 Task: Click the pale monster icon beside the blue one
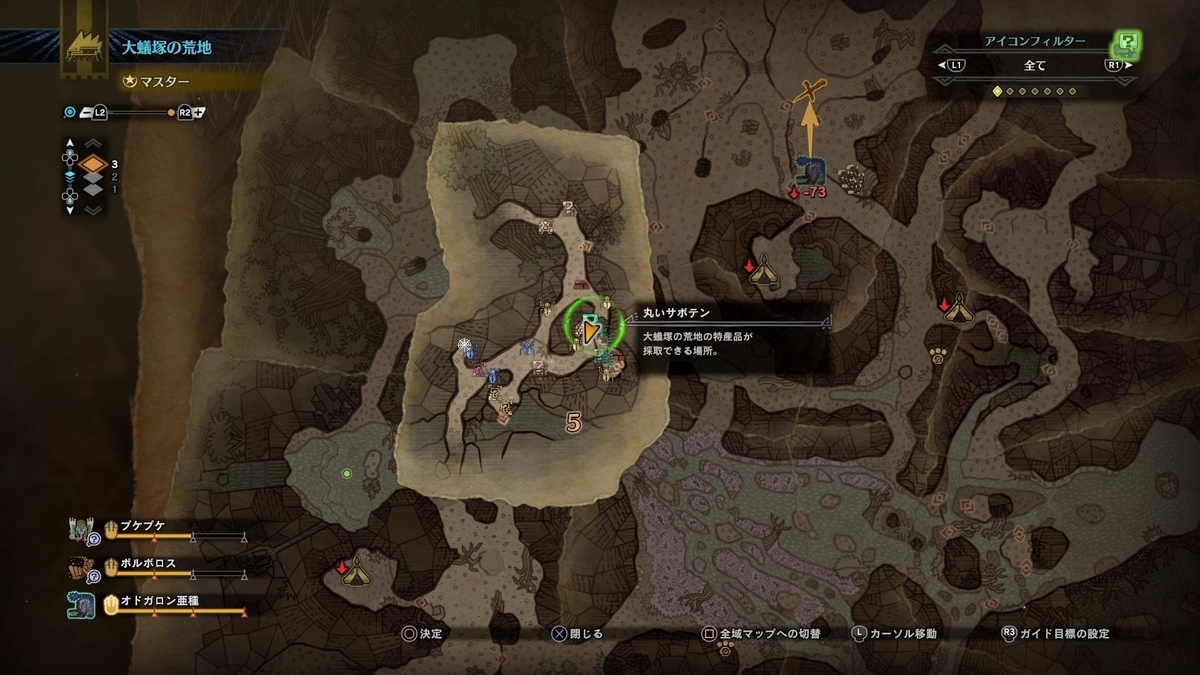pos(851,177)
